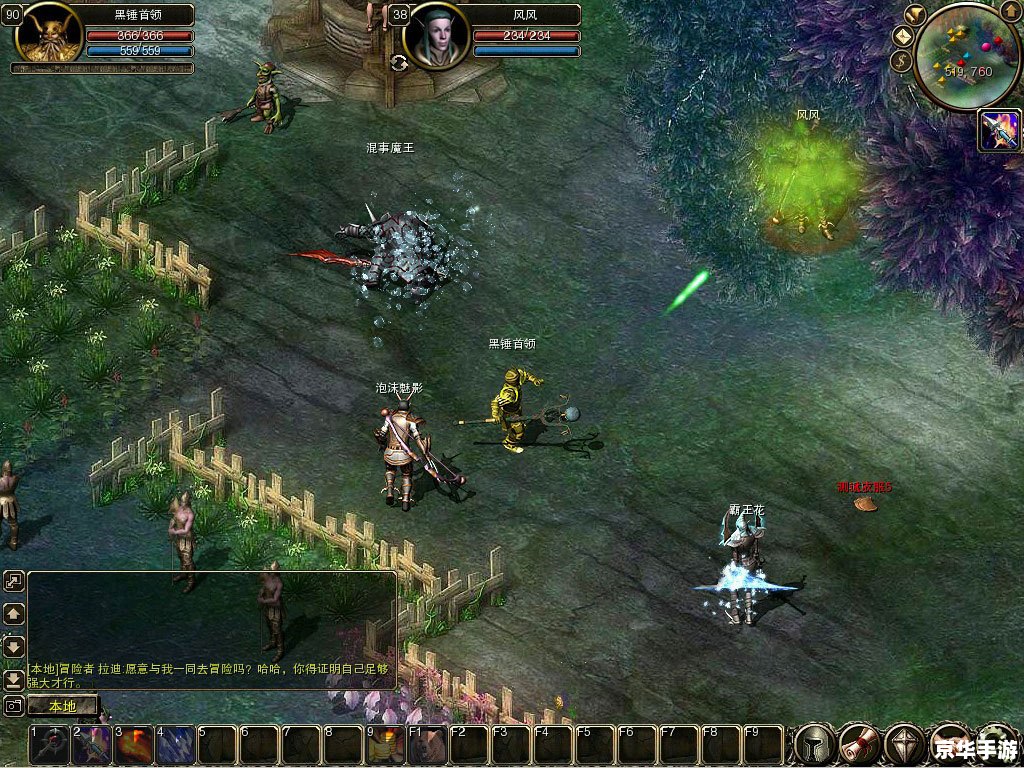Click the 风风 target portrait
1024x768 pixels.
tap(436, 33)
